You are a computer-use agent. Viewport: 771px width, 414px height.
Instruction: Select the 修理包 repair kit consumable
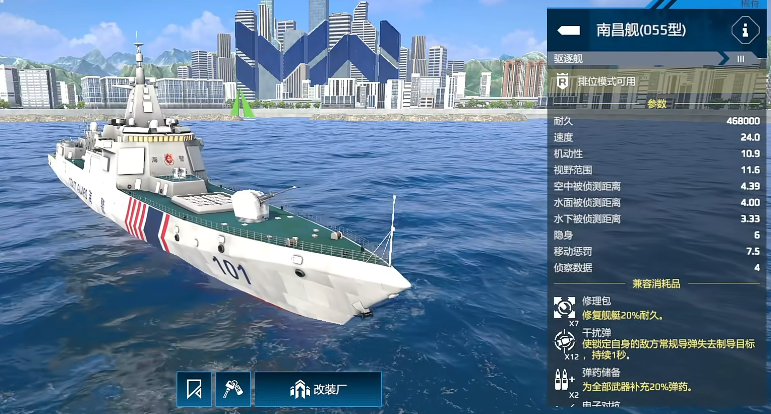(x=565, y=306)
